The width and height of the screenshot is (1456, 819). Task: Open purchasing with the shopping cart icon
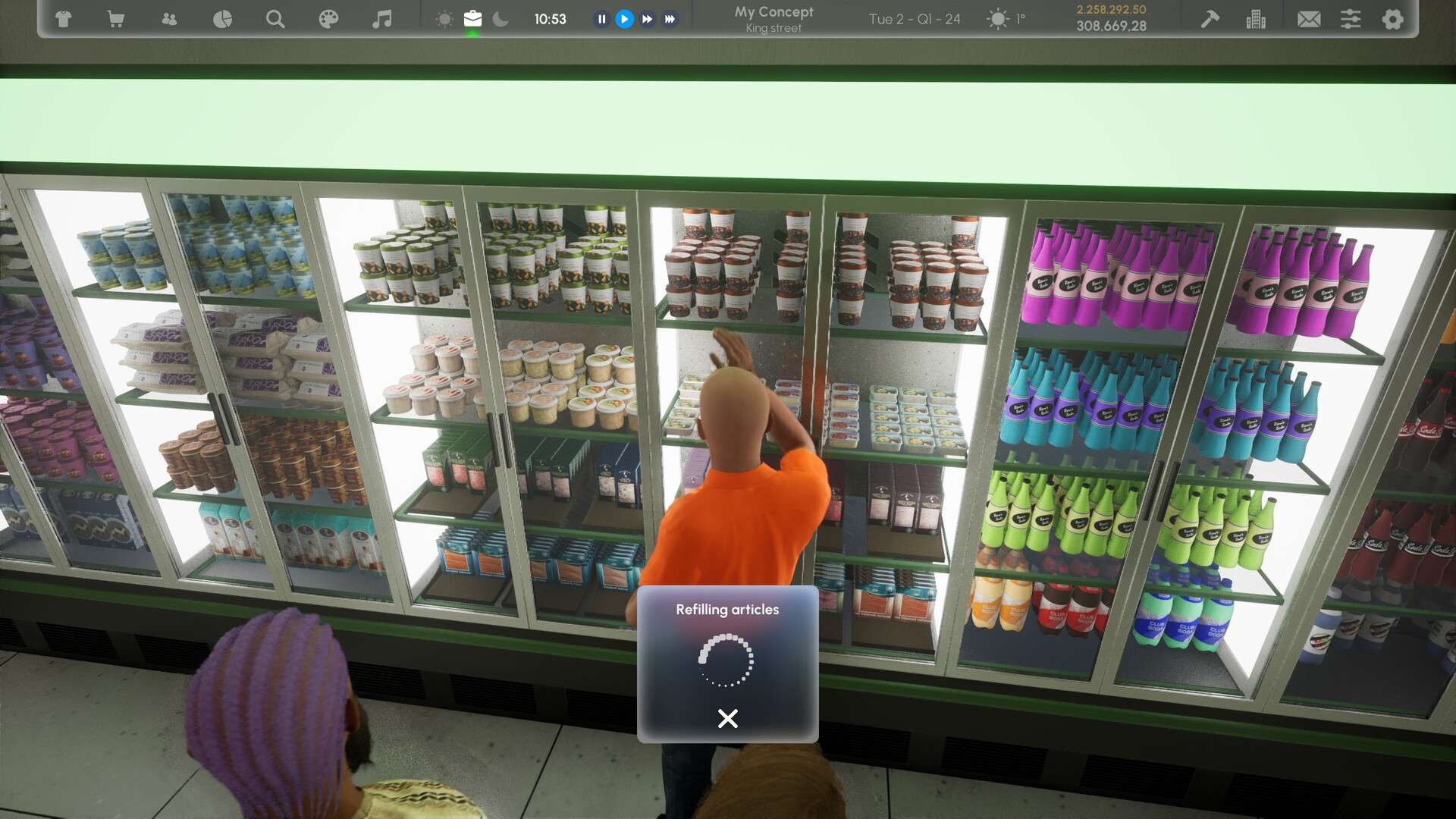(115, 19)
